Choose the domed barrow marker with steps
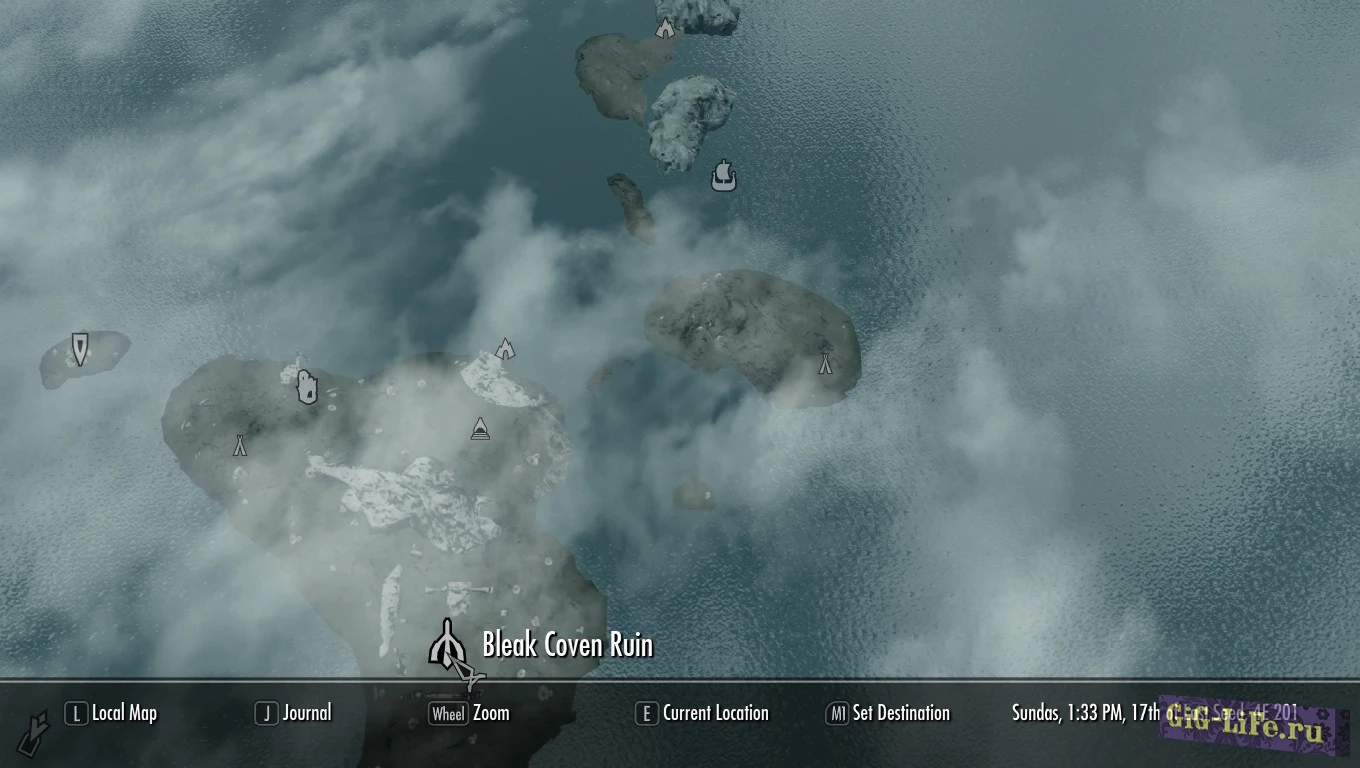 (480, 429)
